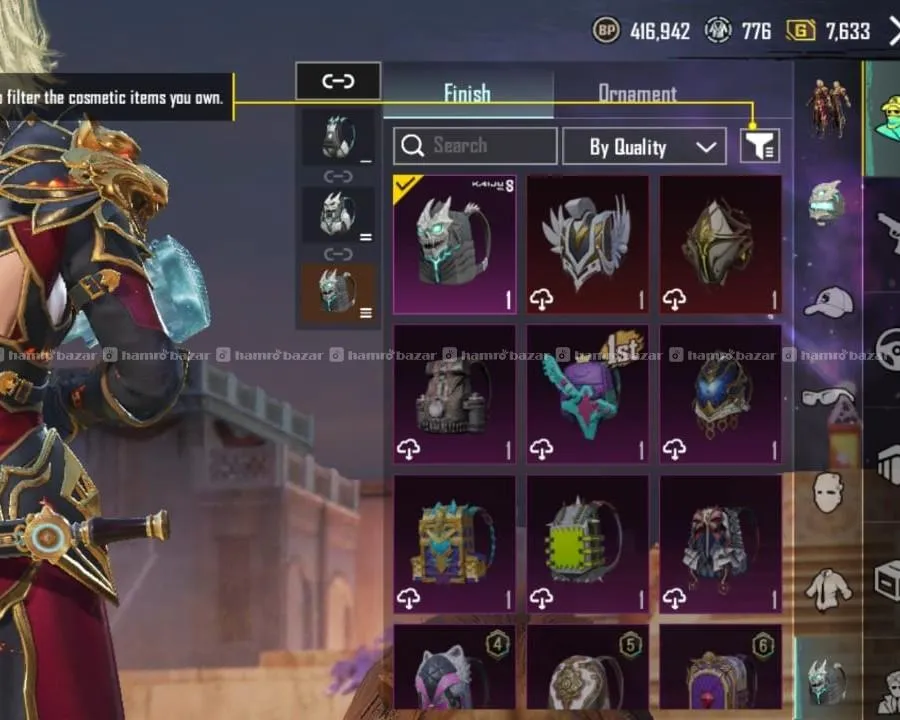Click the link toggle button above levels

(338, 82)
